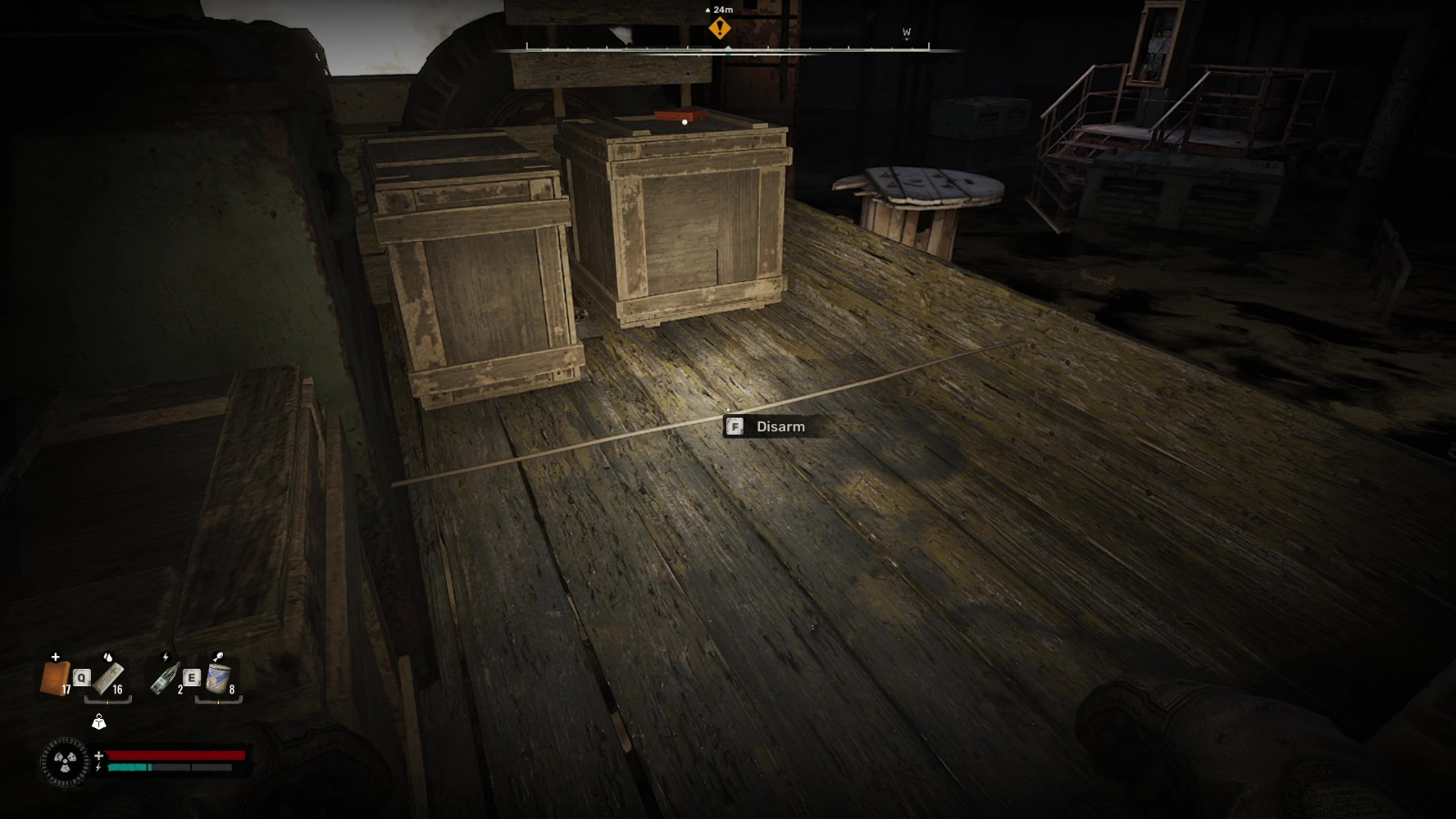
Task: Open the weight indicator icon
Action: coord(99,723)
